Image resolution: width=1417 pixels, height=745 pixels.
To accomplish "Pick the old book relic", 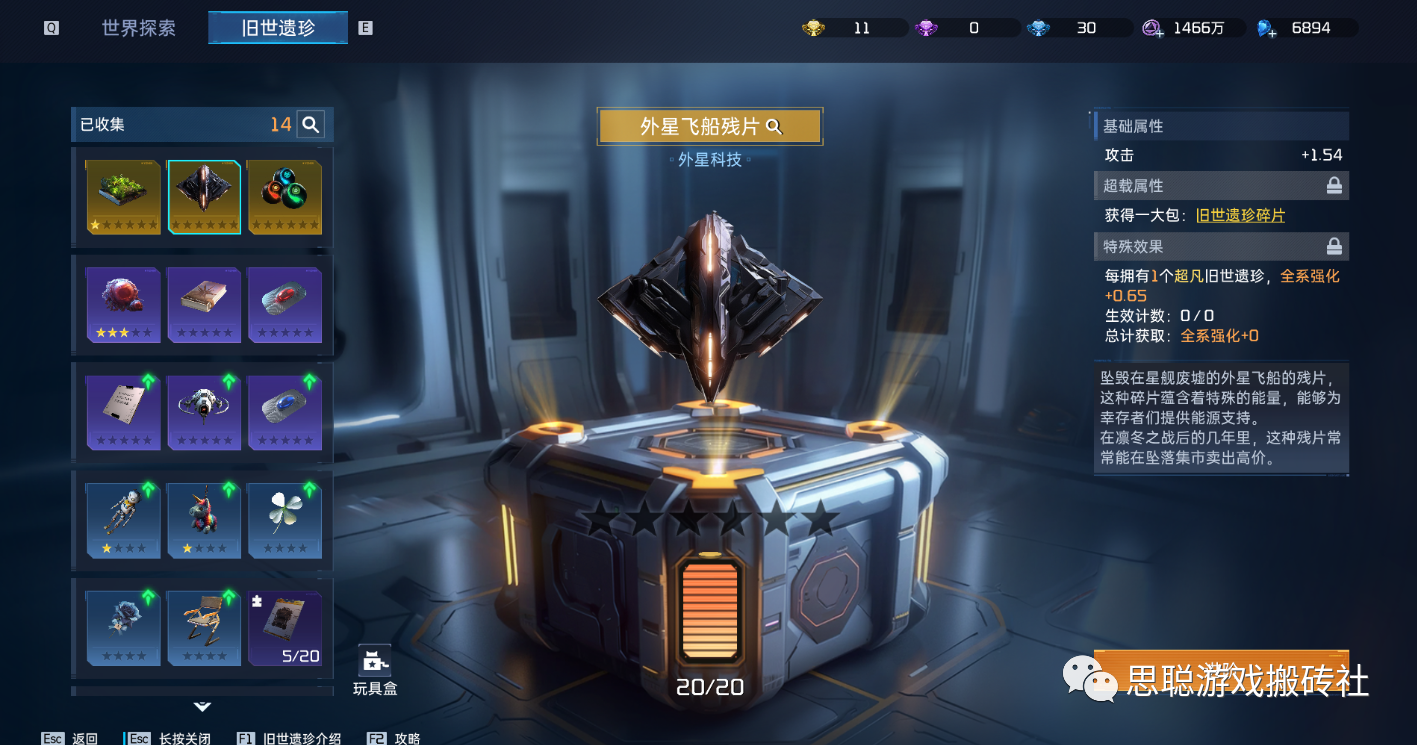I will click(x=204, y=304).
